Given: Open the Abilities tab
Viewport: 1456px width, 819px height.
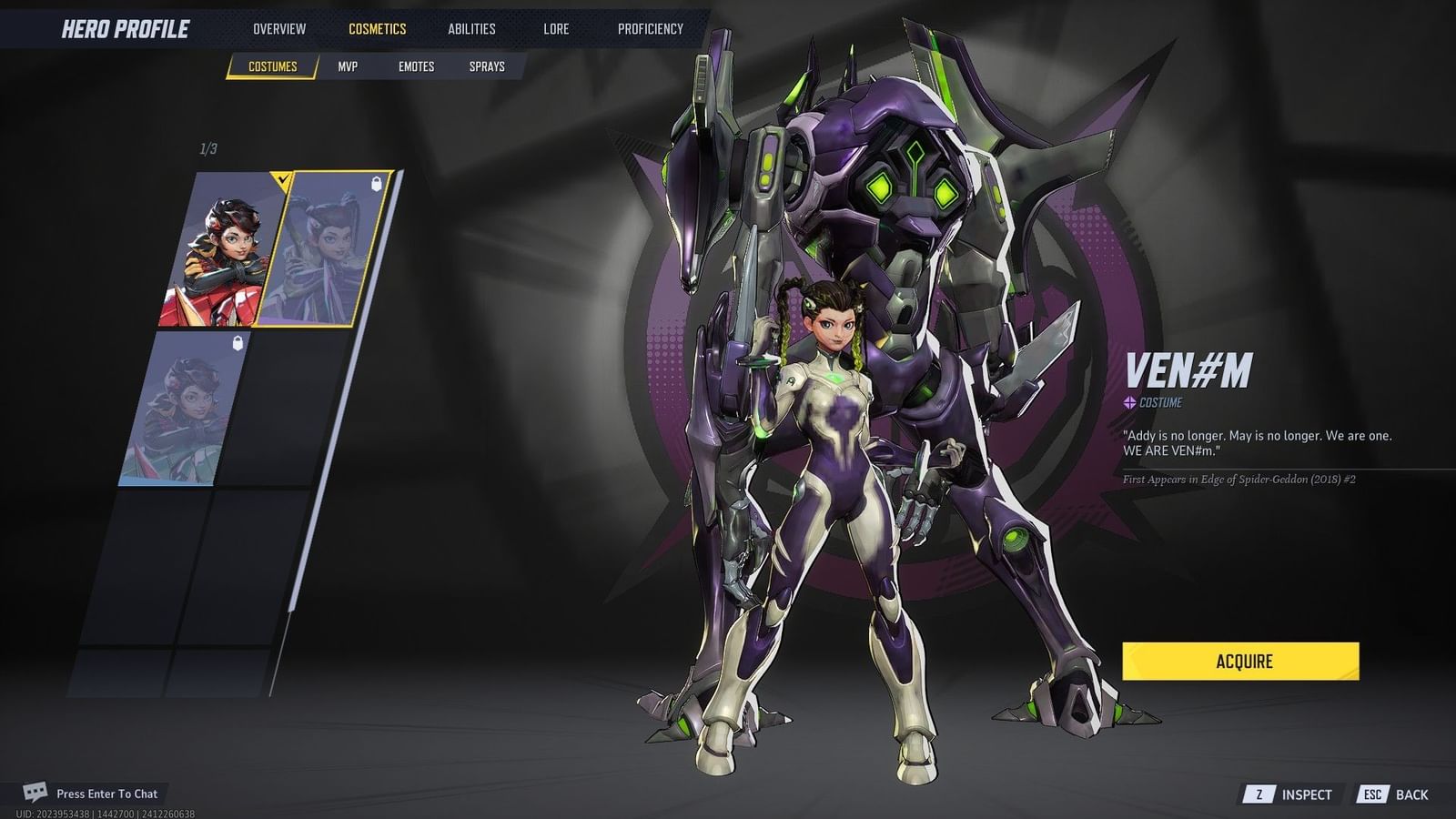Looking at the screenshot, I should pos(472,28).
